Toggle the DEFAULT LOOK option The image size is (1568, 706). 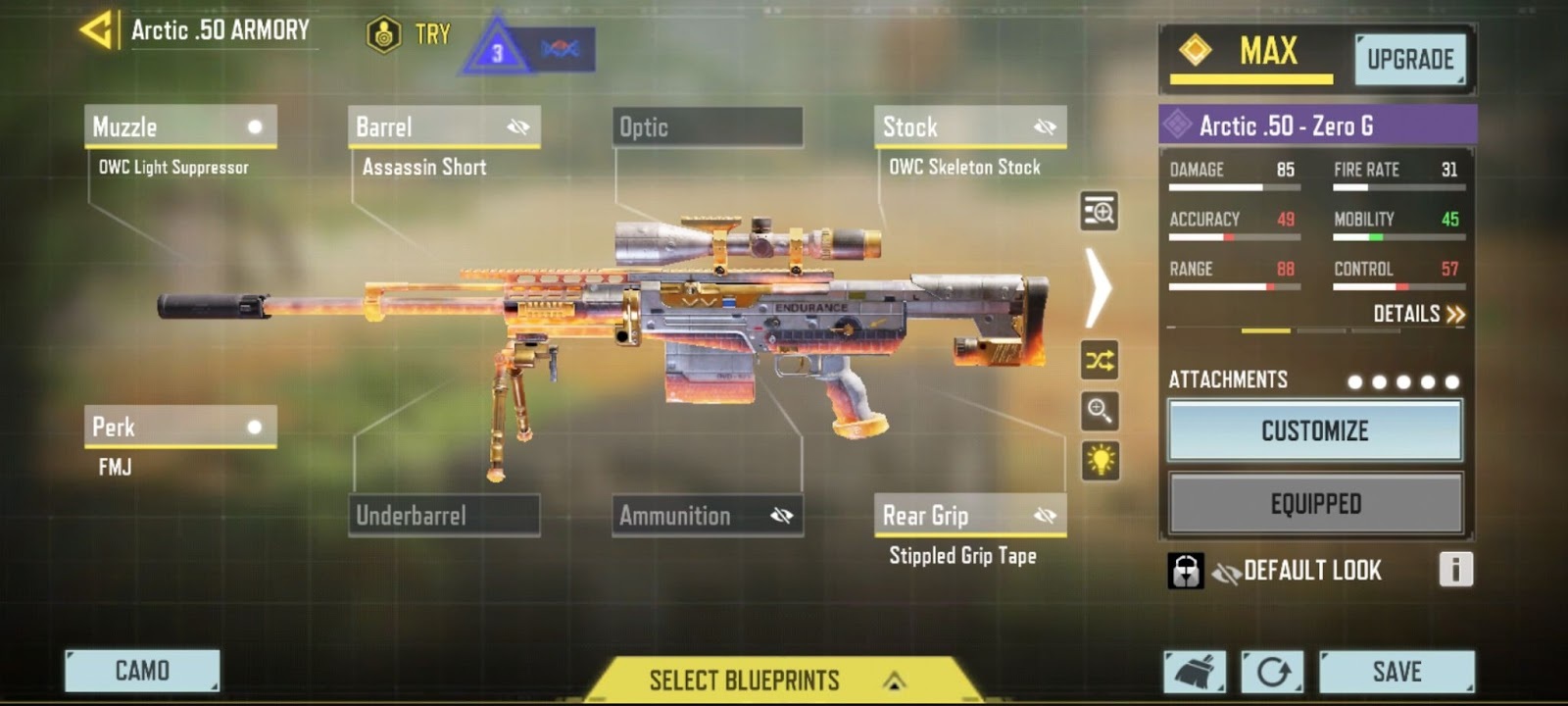(1296, 571)
